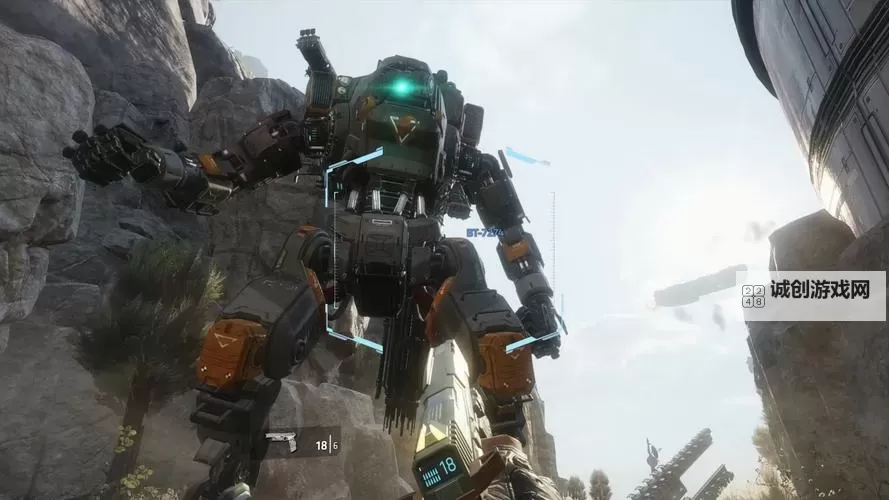The height and width of the screenshot is (500, 889).
Task: Click the BT-7274 name tag
Action: [x=483, y=232]
